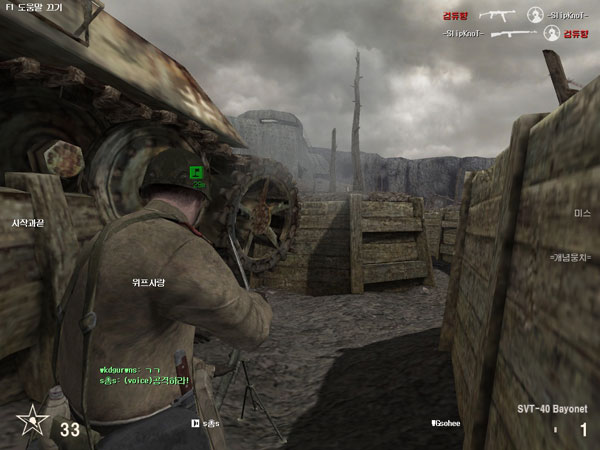Select the top kill feed rifle icon

point(498,15)
